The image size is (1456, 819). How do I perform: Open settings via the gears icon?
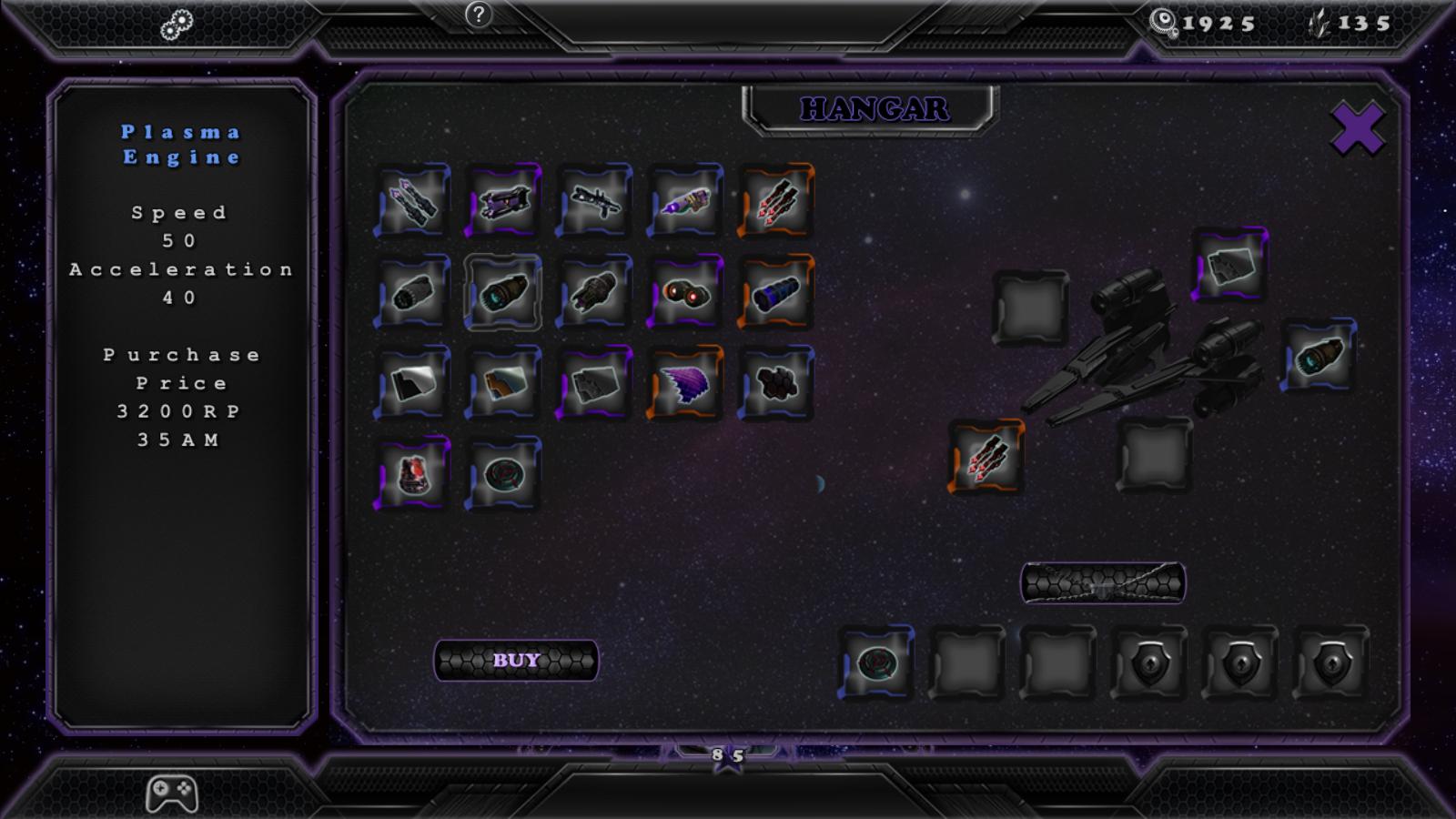pyautogui.click(x=177, y=25)
